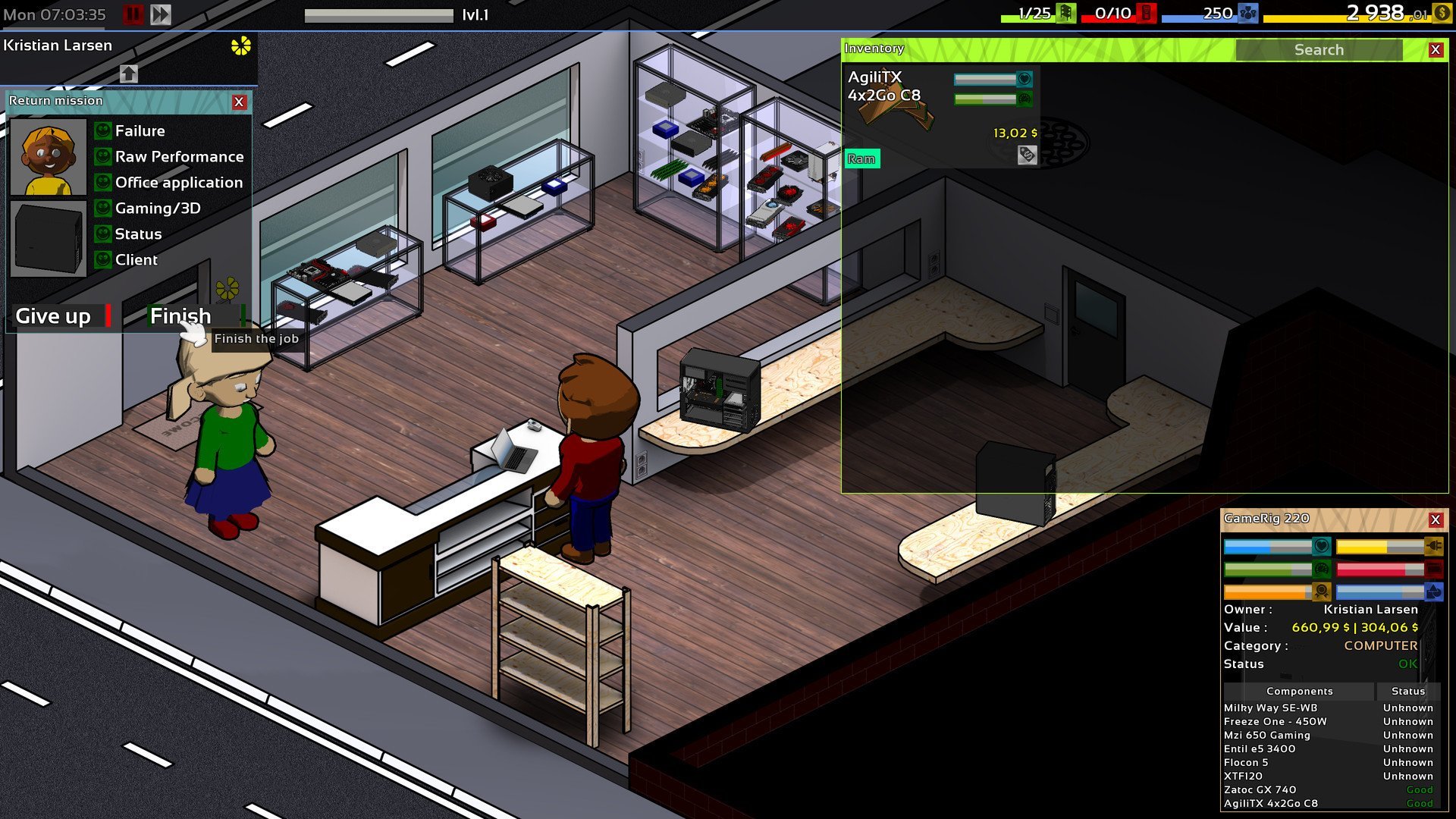Close the Return mission panel
The image size is (1456, 819).
coord(239,102)
